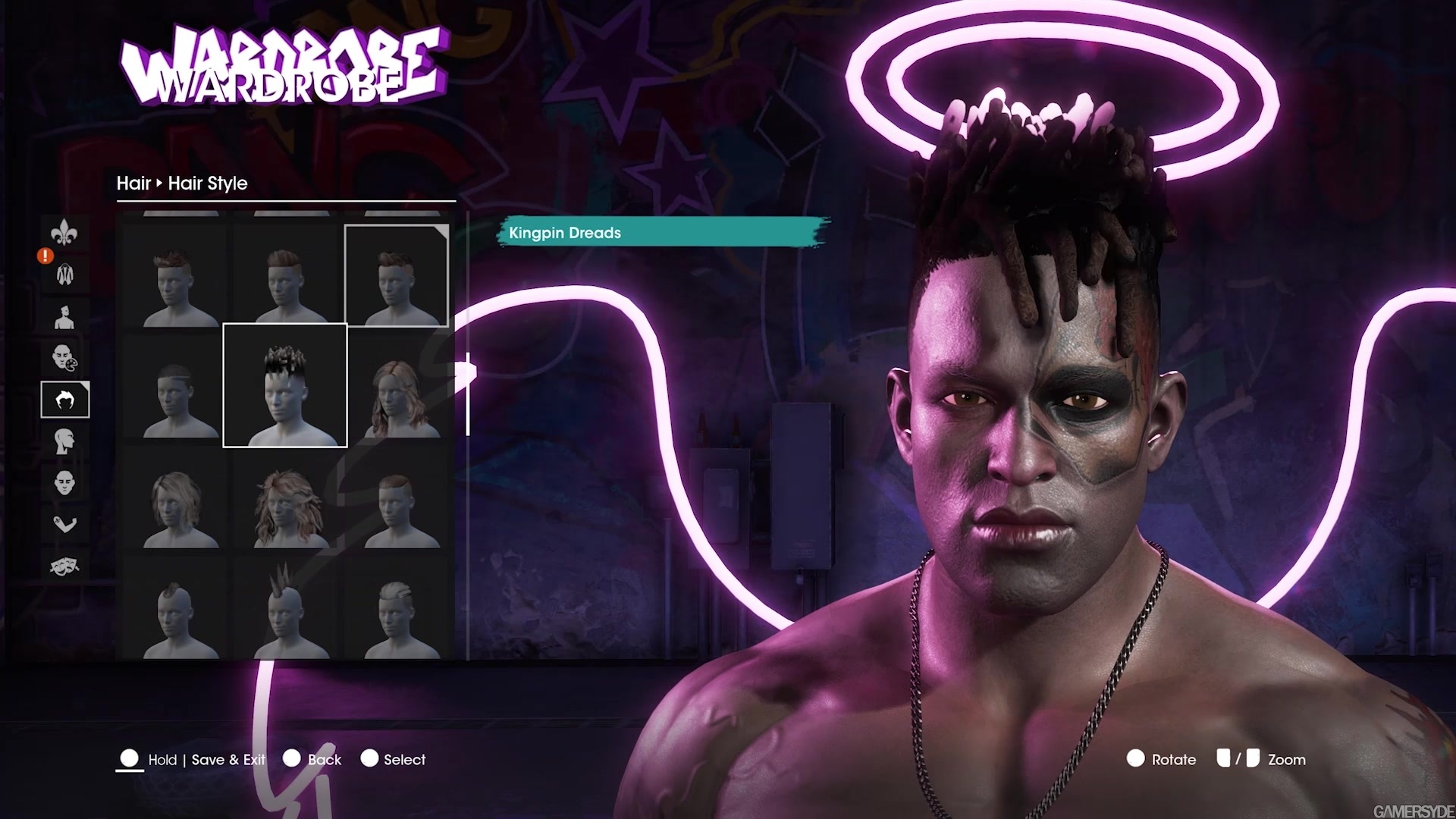Viewport: 1456px width, 819px height.
Task: Select the Kingpin Dreads hairstyle thumbnail
Action: coord(285,383)
